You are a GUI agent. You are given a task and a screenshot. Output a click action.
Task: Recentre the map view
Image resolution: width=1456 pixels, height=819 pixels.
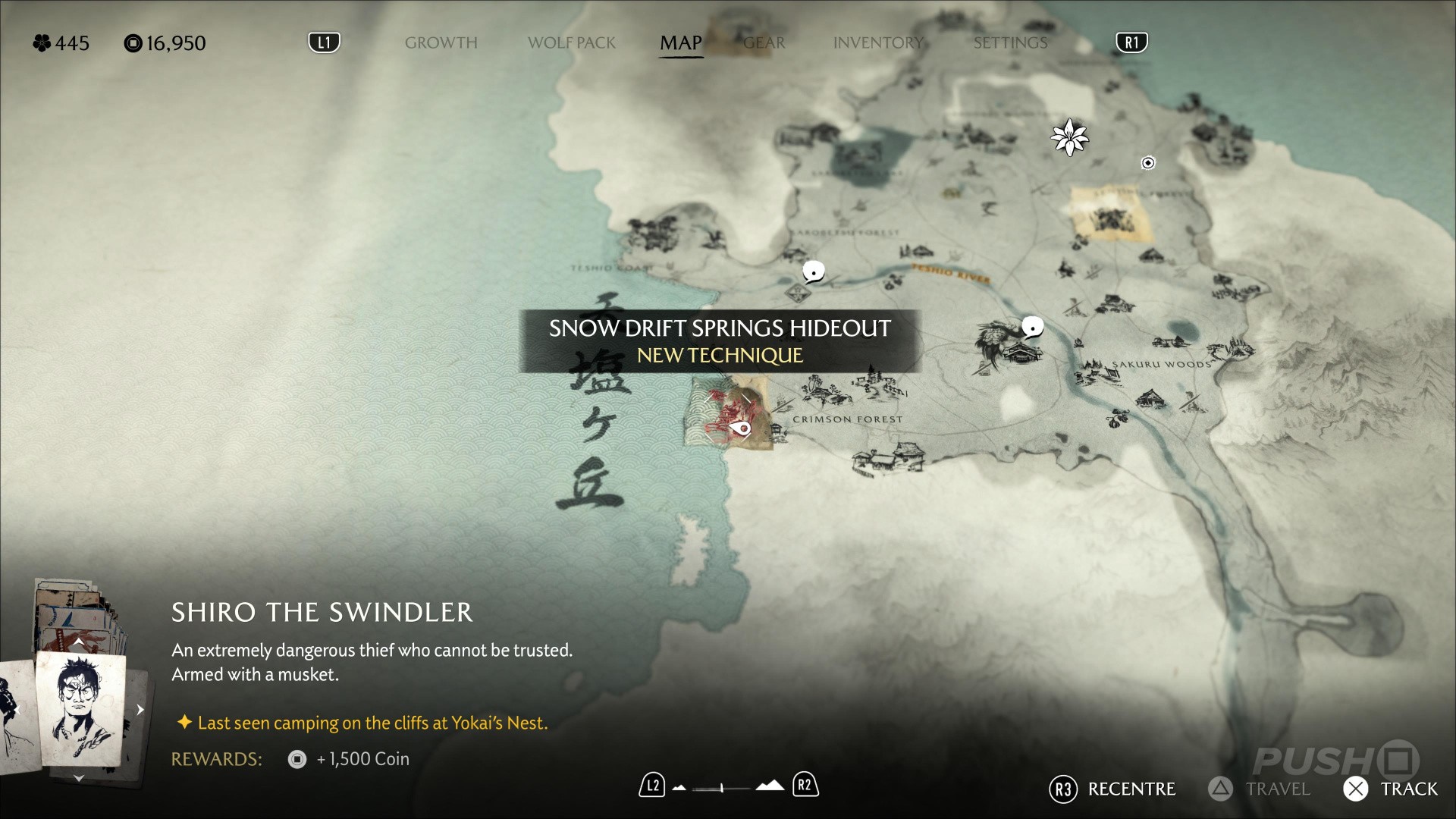pos(1112,789)
